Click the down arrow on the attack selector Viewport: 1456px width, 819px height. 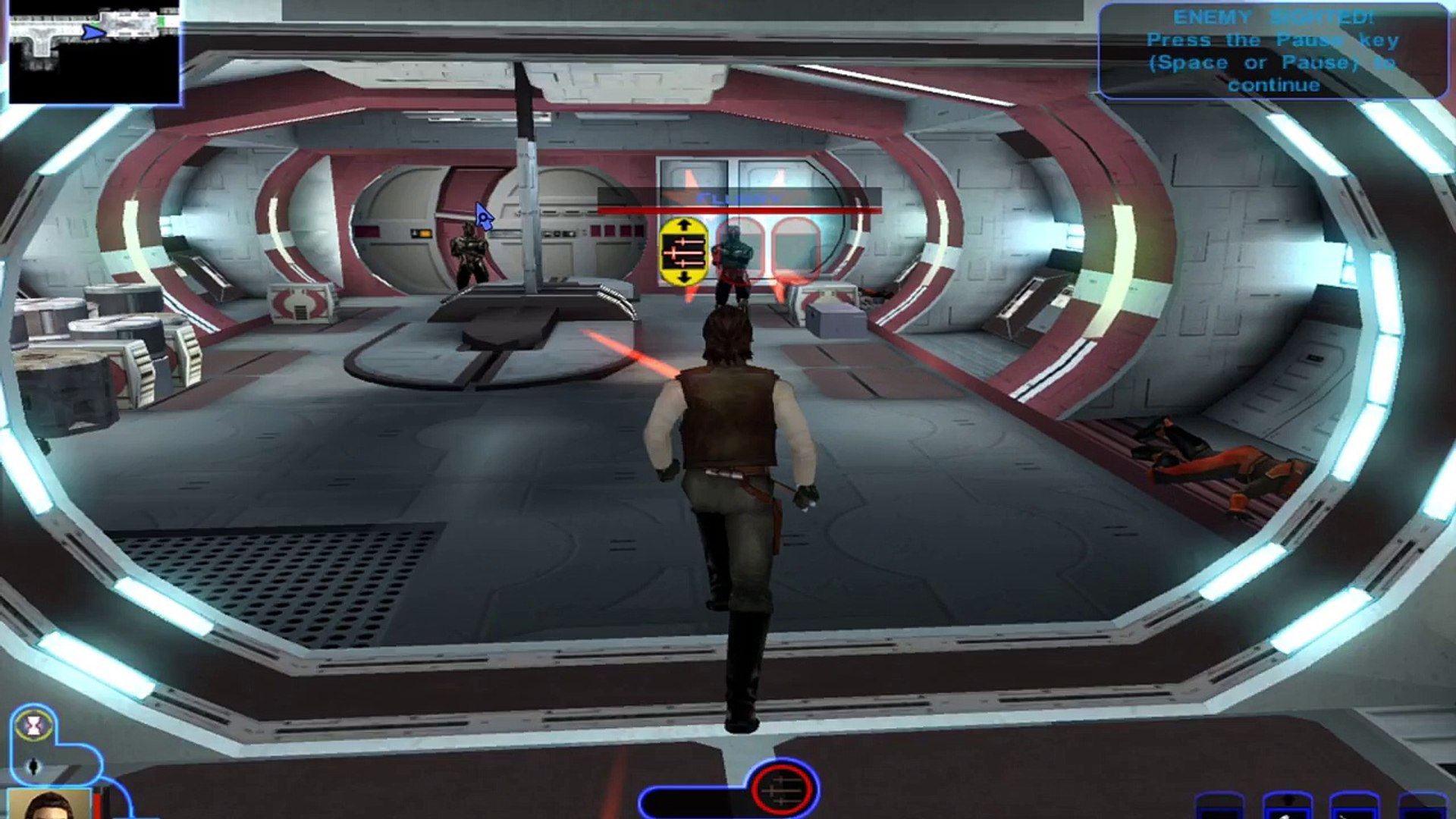[x=684, y=278]
